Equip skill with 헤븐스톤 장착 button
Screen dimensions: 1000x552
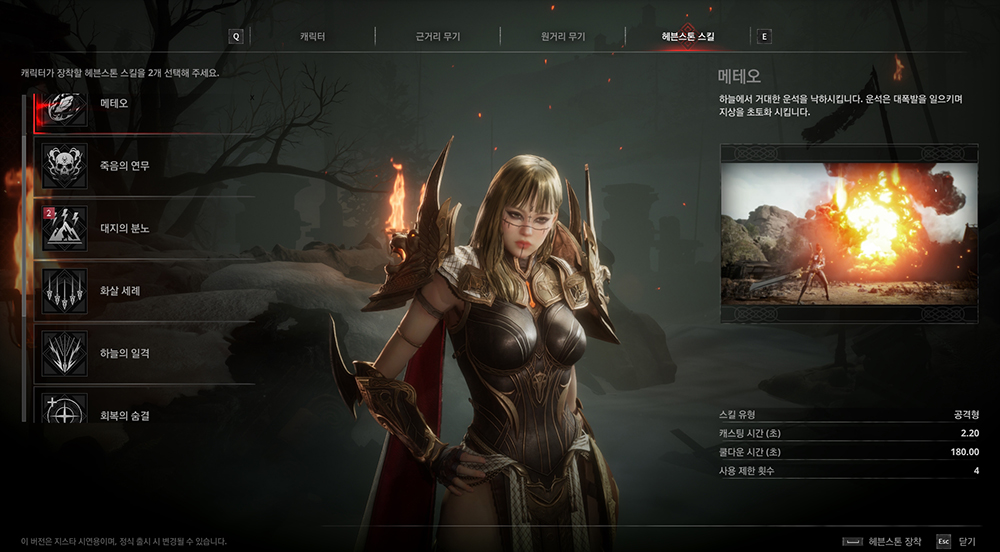coord(883,541)
